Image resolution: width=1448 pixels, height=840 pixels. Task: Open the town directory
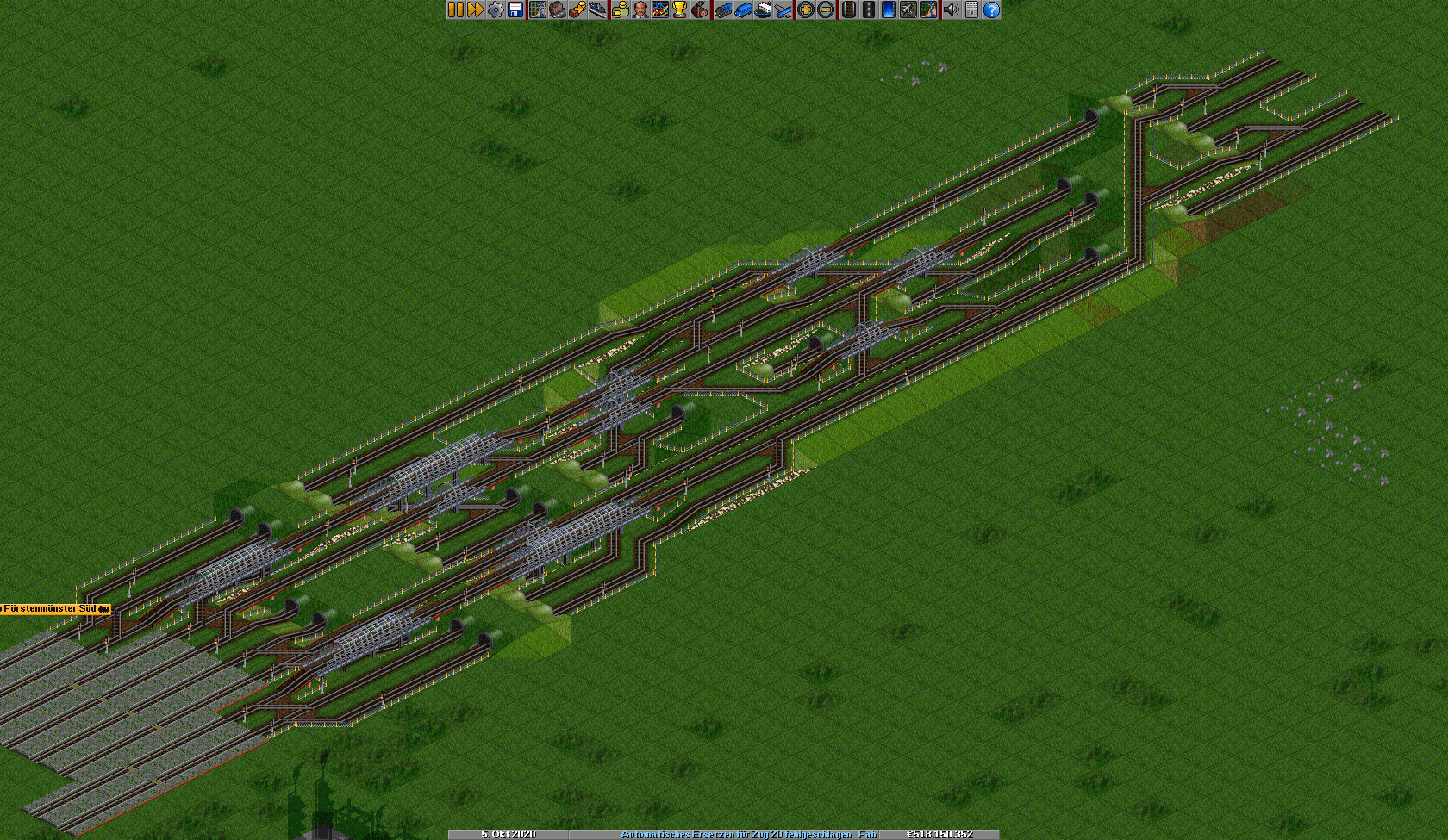pyautogui.click(x=558, y=9)
